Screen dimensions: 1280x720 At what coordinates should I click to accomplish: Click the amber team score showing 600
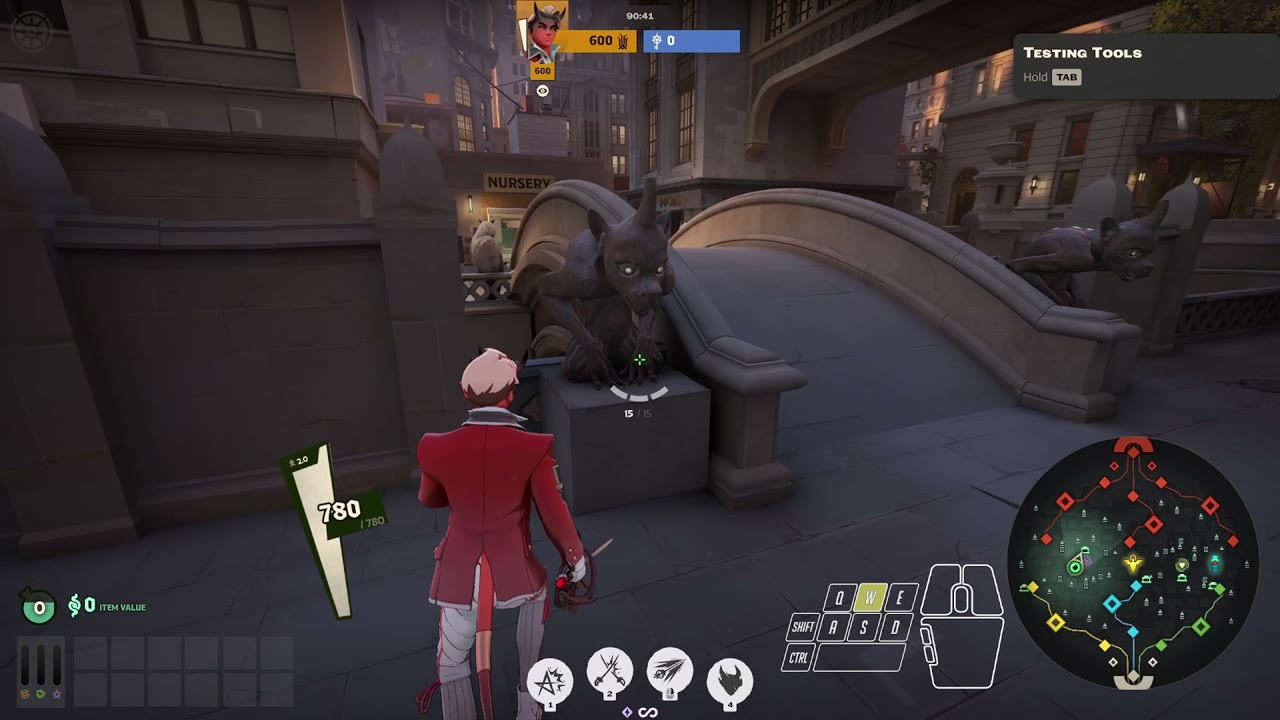tap(598, 41)
